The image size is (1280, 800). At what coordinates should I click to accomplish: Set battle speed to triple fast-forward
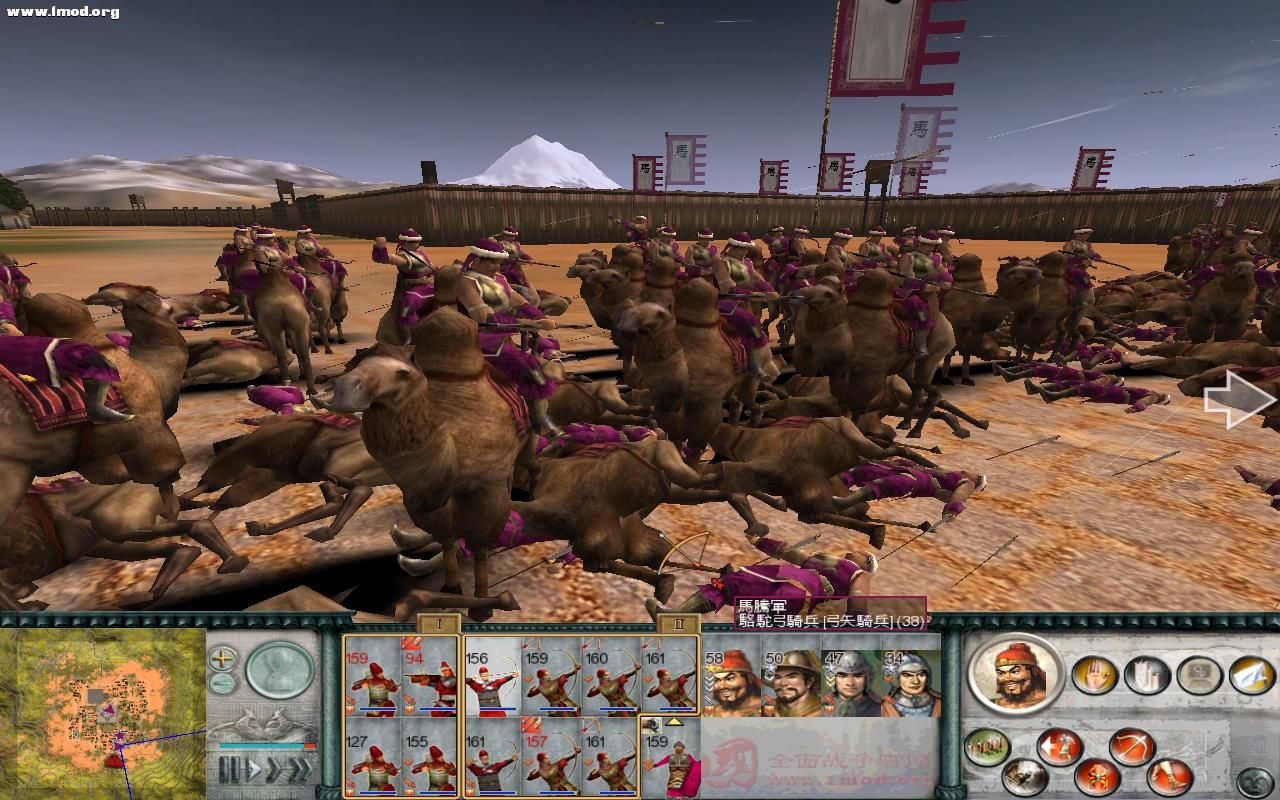pos(298,770)
